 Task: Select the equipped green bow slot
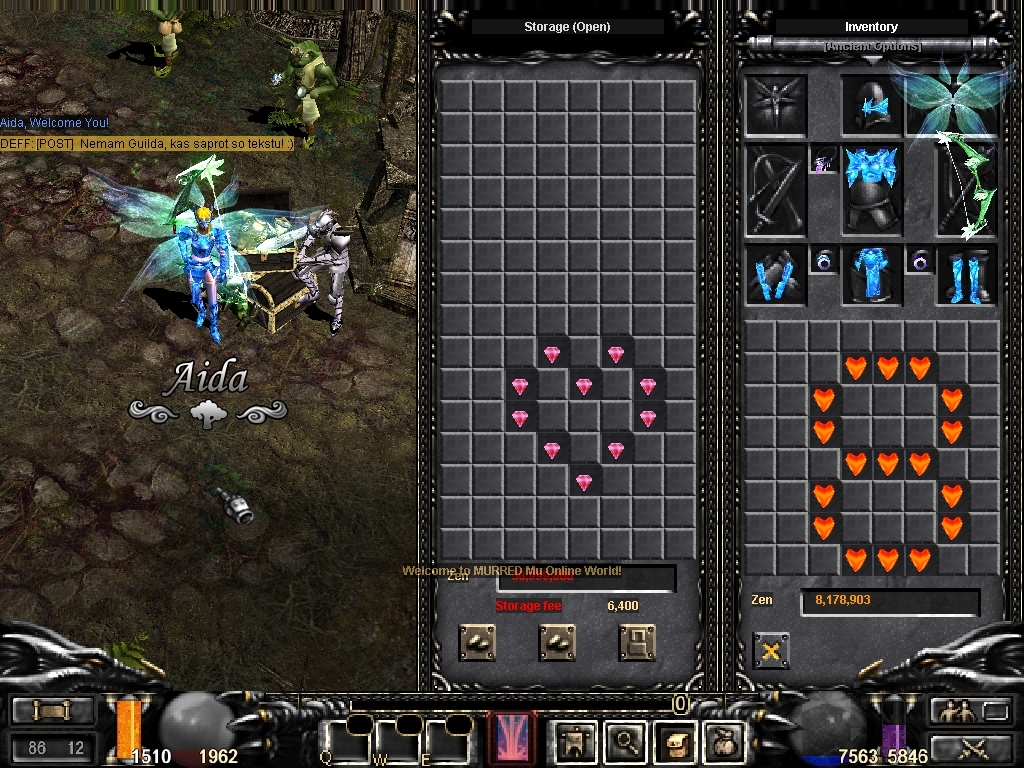tap(966, 188)
